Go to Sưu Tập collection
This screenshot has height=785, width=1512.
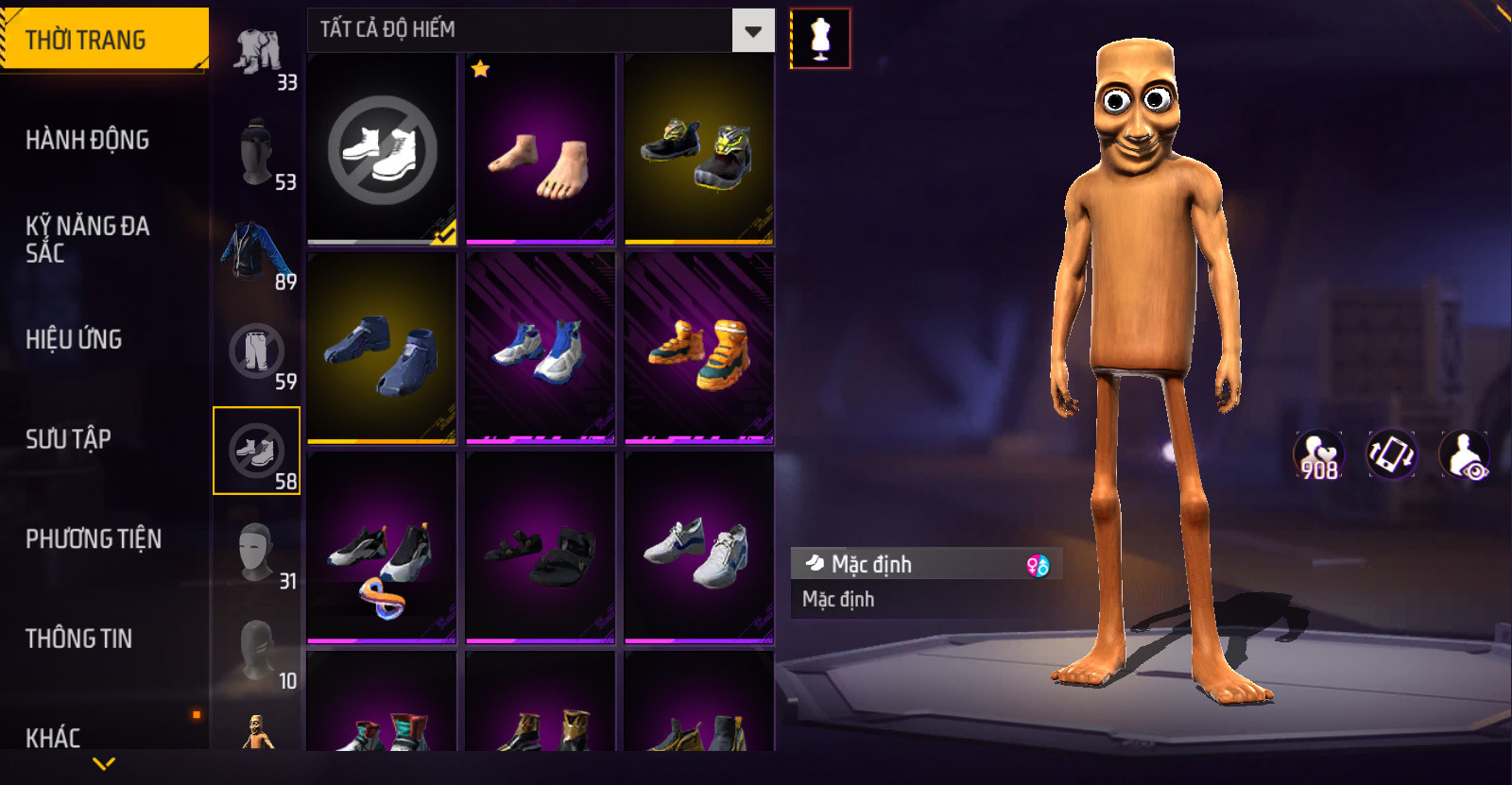pyautogui.click(x=68, y=439)
